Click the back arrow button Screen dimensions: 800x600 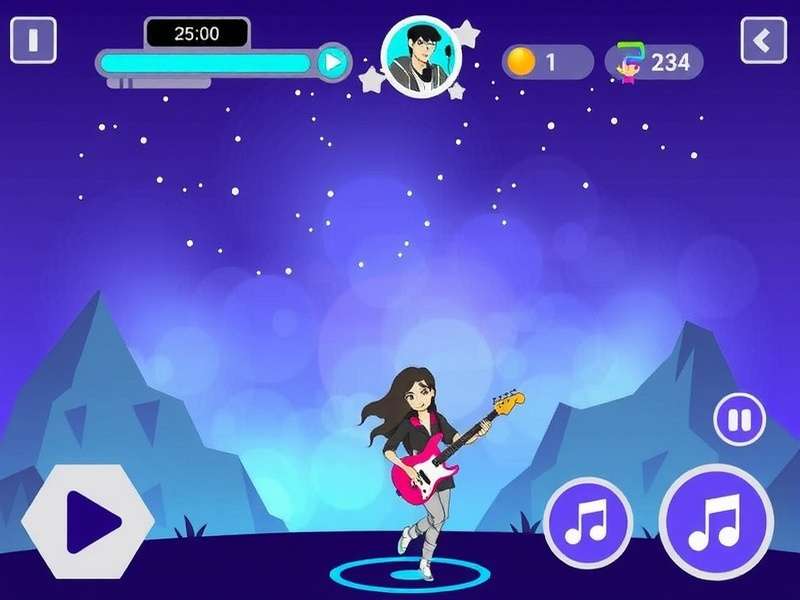763,41
